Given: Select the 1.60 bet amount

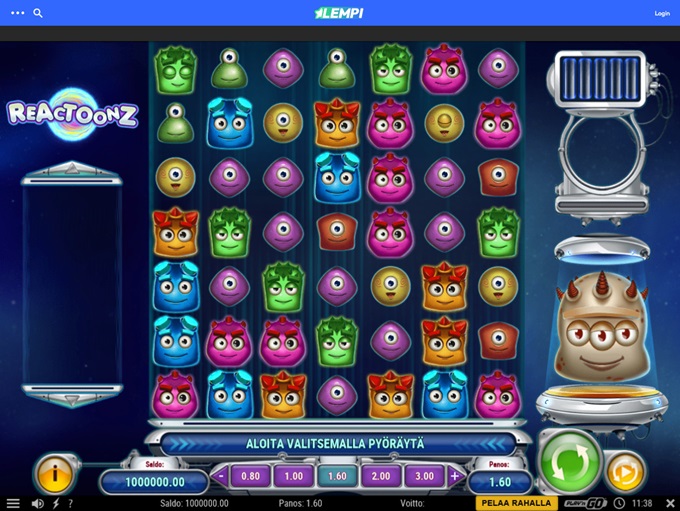Looking at the screenshot, I should pyautogui.click(x=337, y=476).
